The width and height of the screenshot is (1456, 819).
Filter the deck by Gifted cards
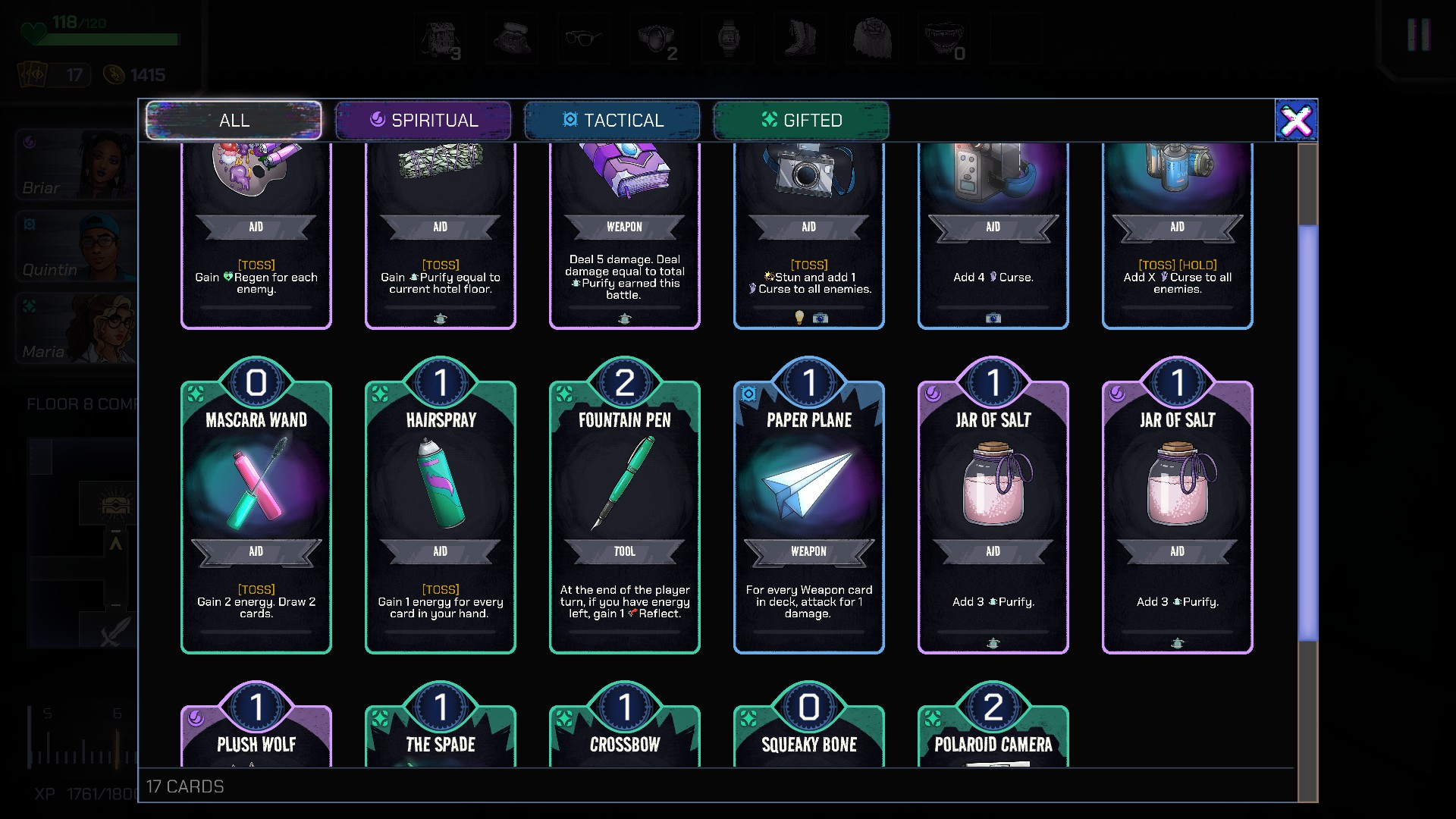coord(801,121)
